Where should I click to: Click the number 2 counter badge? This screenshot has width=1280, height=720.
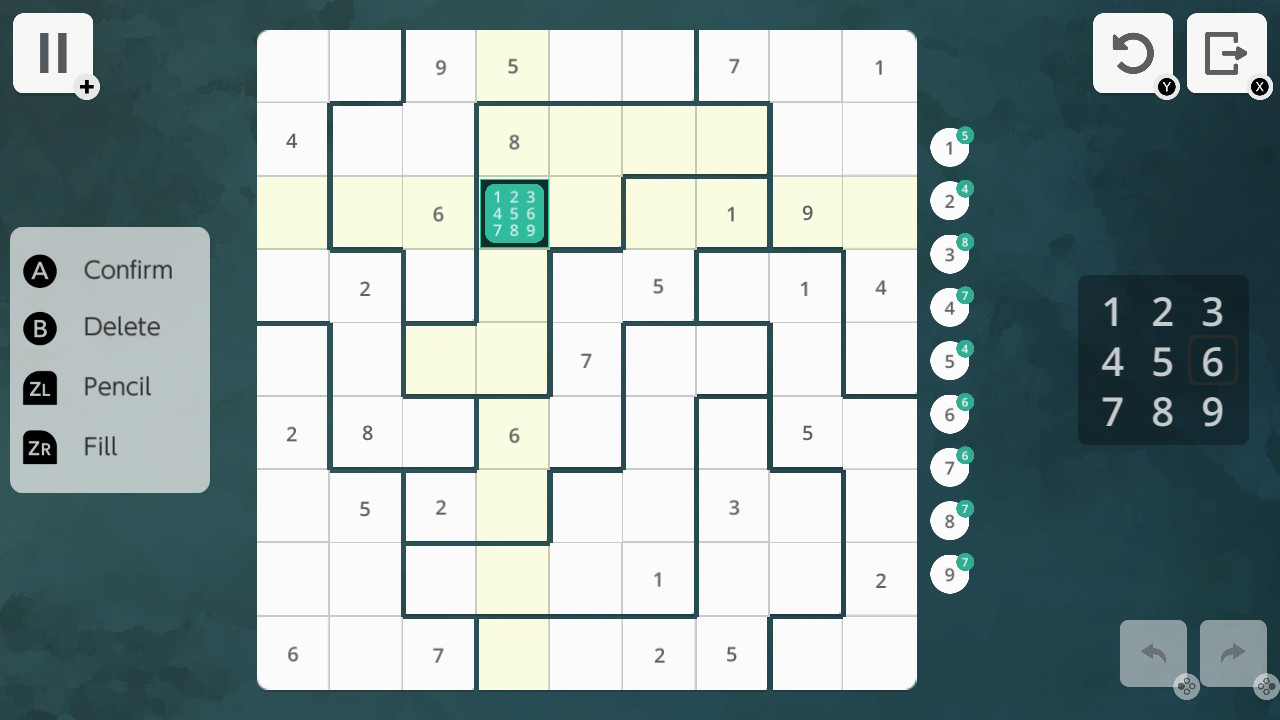click(x=949, y=200)
